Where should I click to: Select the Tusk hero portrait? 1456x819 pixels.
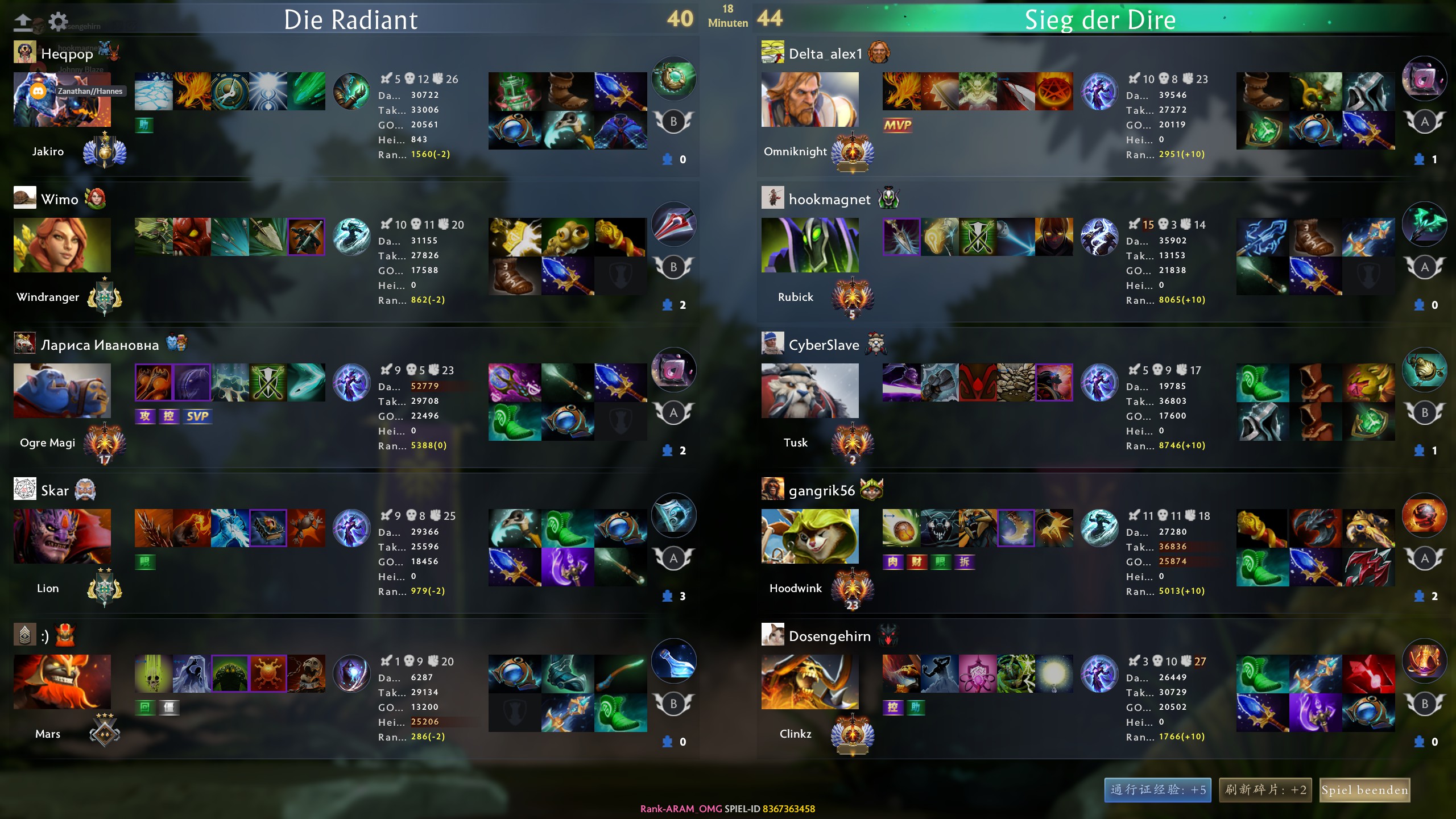pos(810,391)
